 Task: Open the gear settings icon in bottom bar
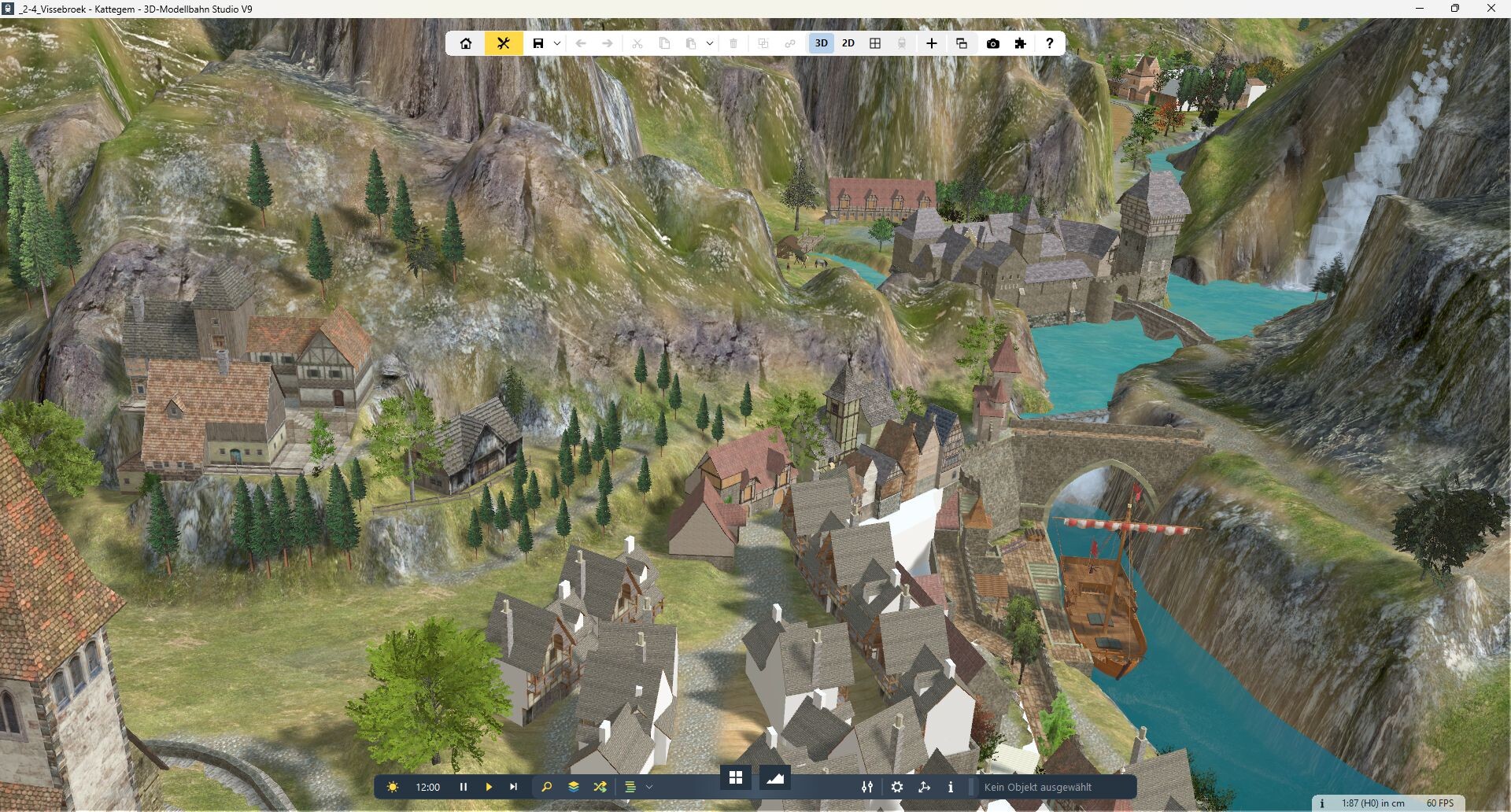[897, 787]
